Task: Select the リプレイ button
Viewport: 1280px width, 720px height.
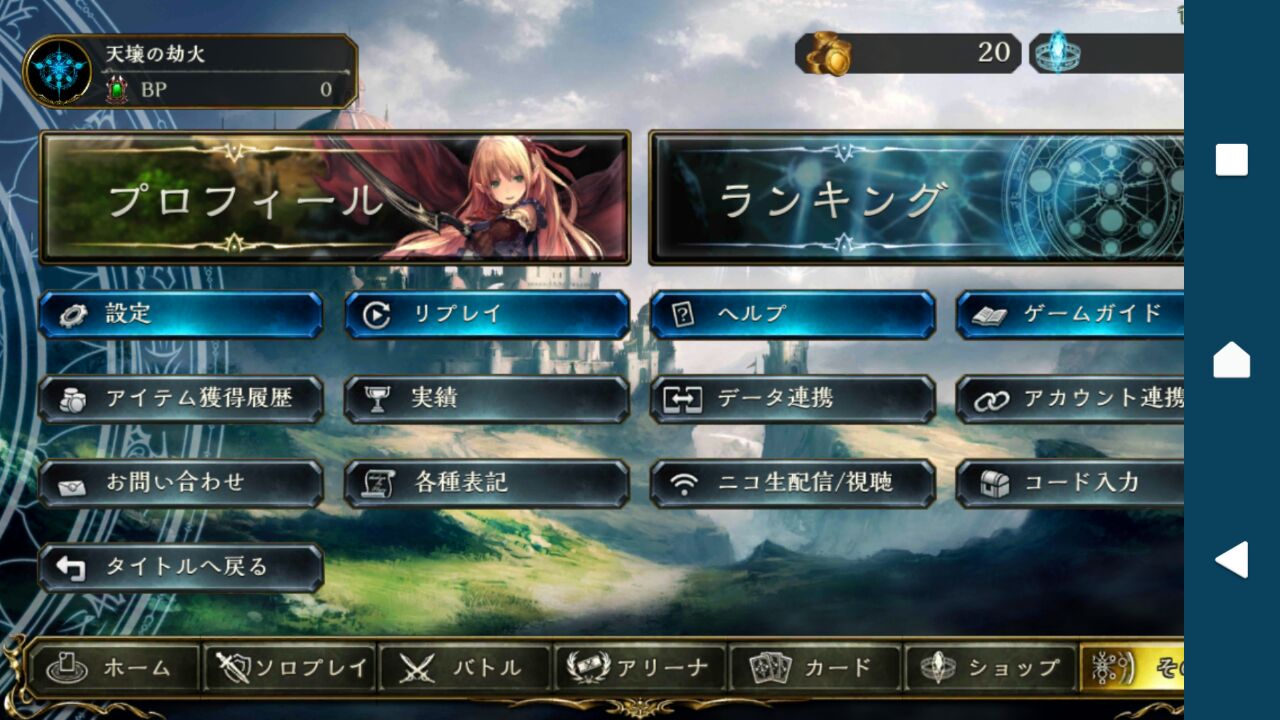Action: (487, 315)
